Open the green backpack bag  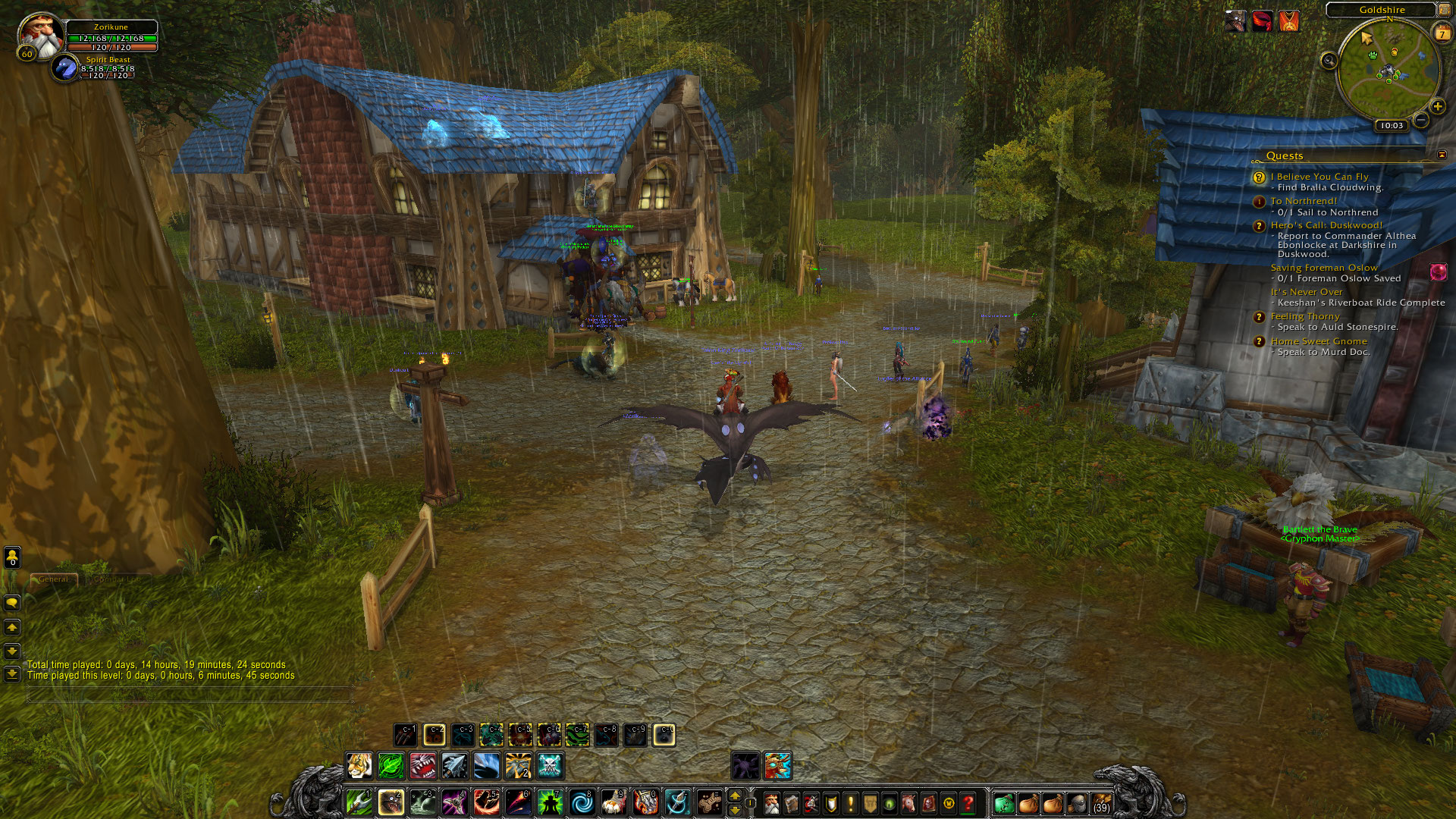point(1003,802)
